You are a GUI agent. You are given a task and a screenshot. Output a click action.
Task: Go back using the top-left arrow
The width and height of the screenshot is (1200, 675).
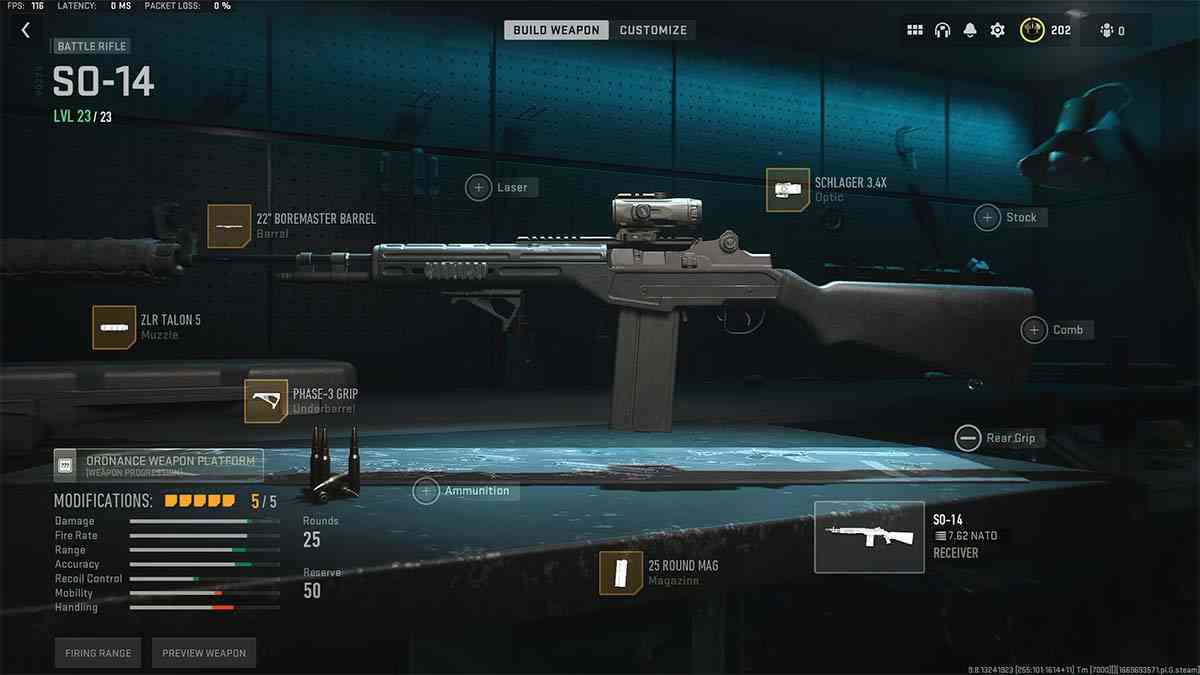[x=26, y=31]
